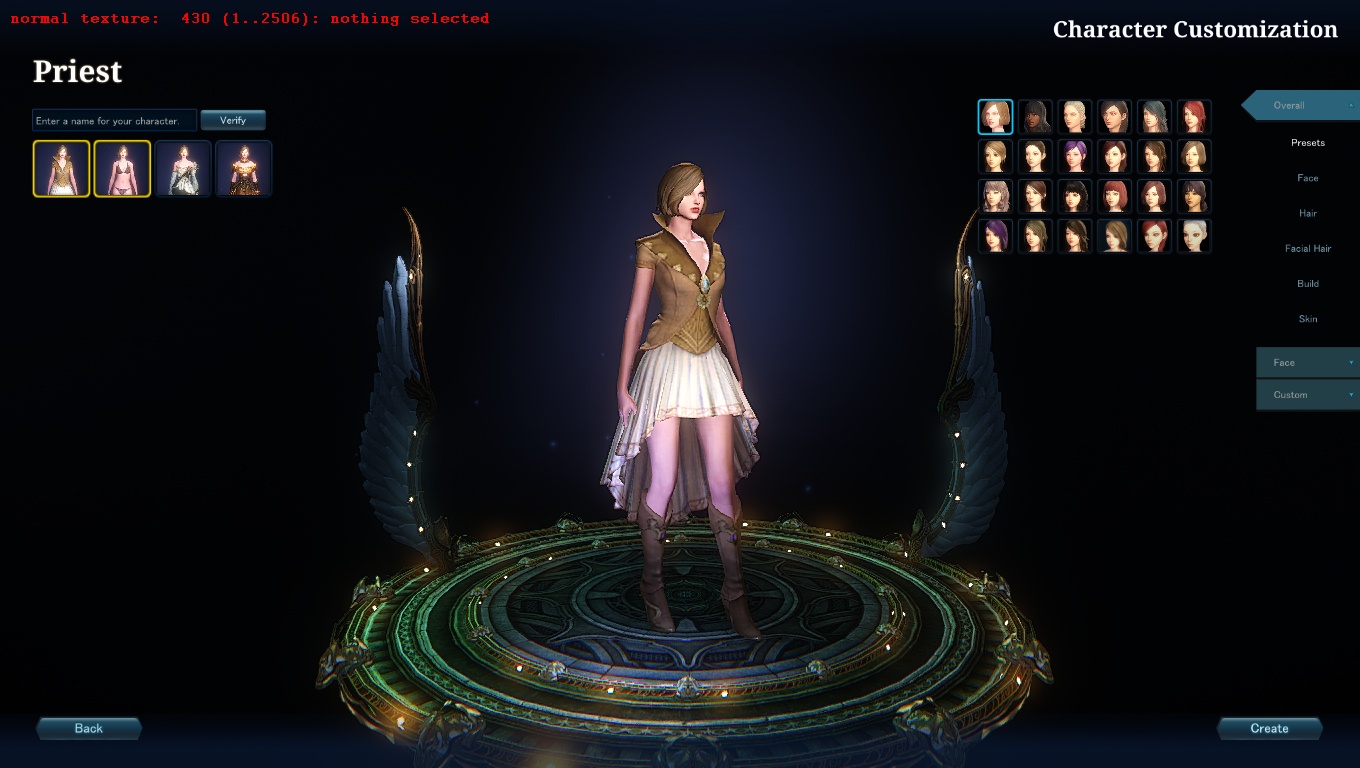Image resolution: width=1360 pixels, height=768 pixels.
Task: Choose the Face option below Presets
Action: [1307, 178]
